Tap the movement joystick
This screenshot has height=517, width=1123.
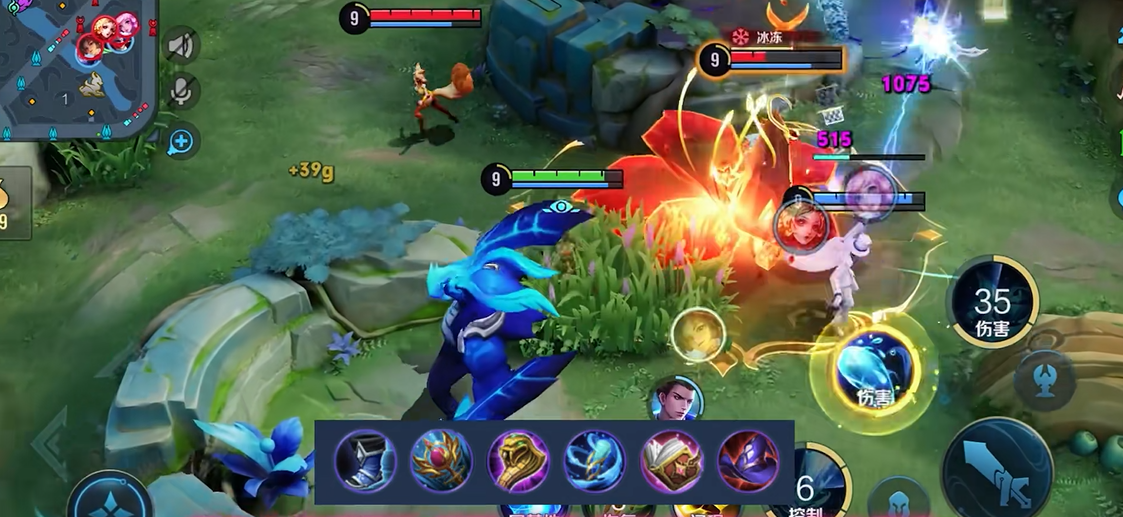(x=110, y=498)
